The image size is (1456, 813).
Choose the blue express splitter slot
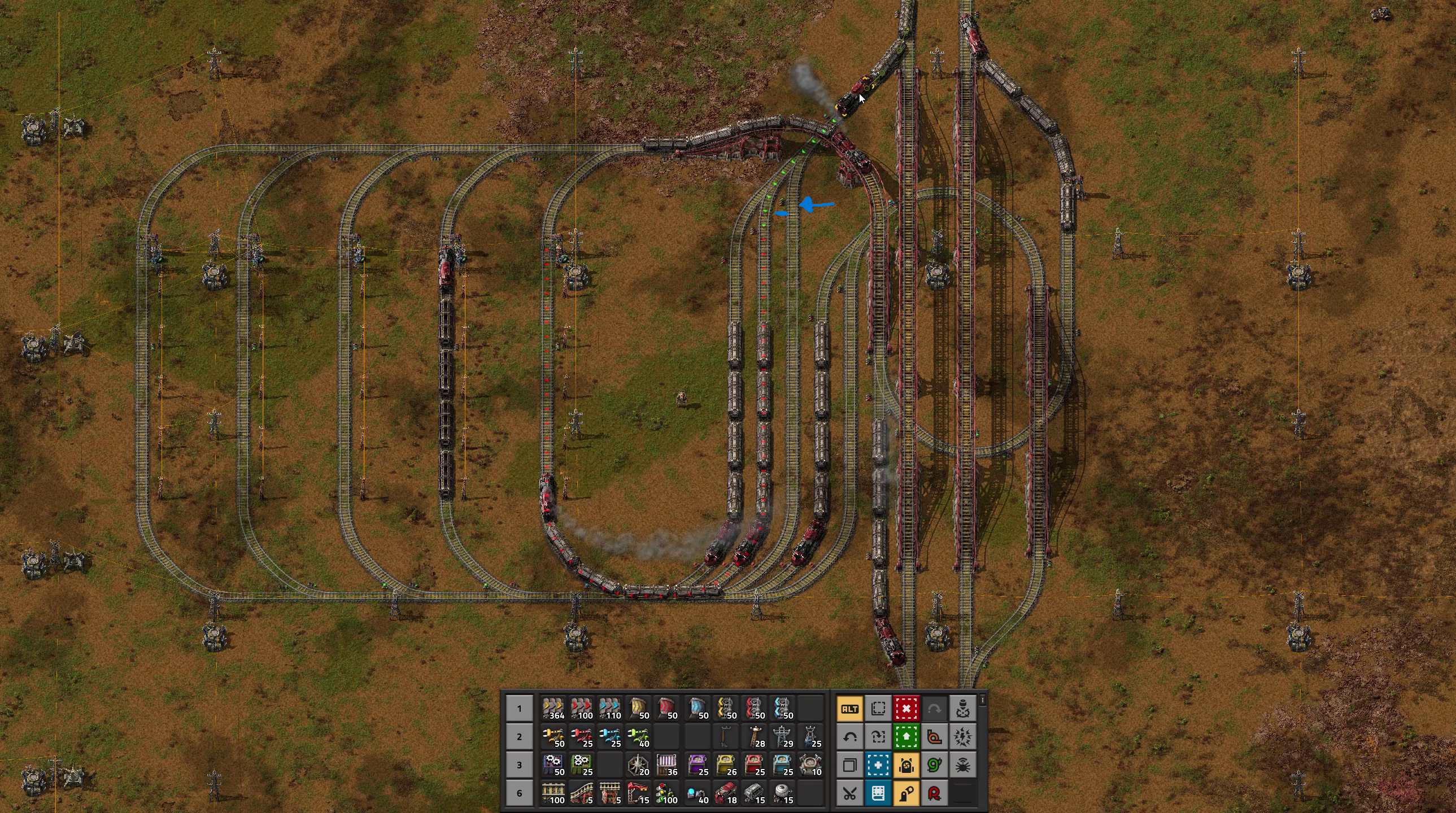tap(782, 709)
